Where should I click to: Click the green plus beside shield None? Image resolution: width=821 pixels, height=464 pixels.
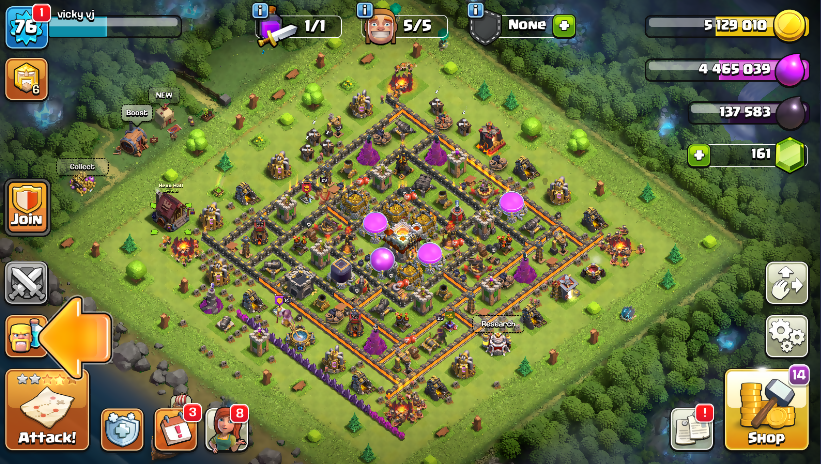tap(564, 26)
